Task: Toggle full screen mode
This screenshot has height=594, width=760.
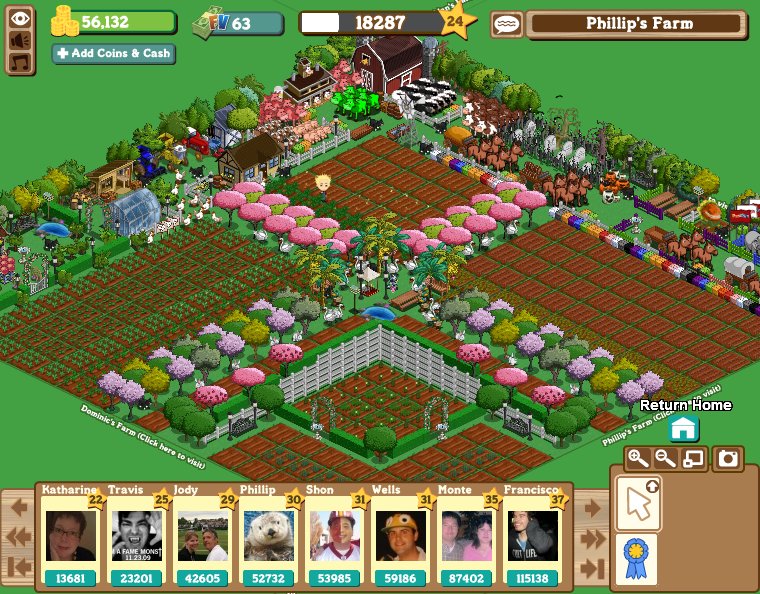Action: [693, 459]
